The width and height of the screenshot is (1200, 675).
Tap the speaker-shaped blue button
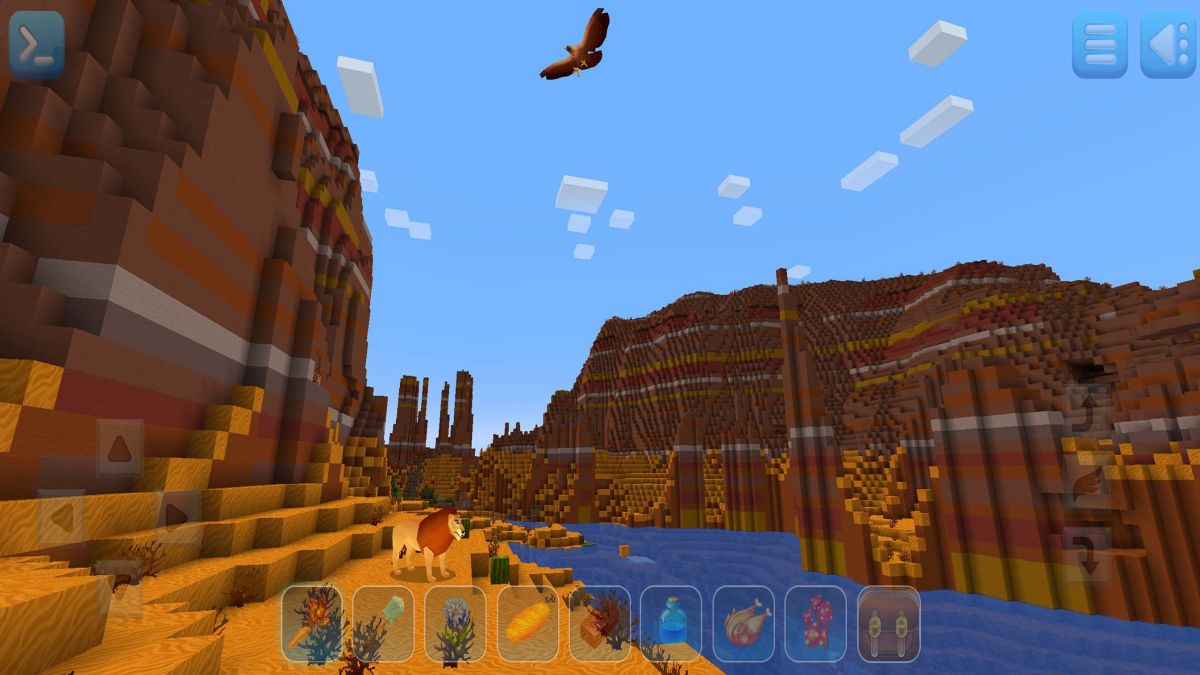pyautogui.click(x=1167, y=45)
